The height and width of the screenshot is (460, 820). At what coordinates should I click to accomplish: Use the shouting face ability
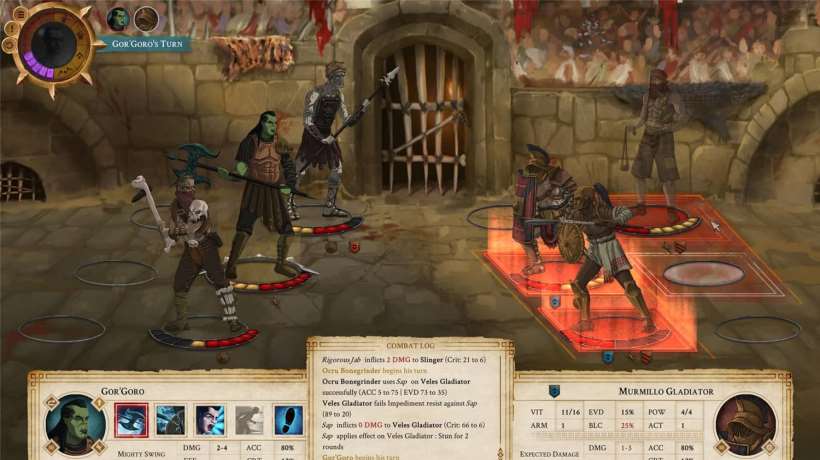(210, 420)
